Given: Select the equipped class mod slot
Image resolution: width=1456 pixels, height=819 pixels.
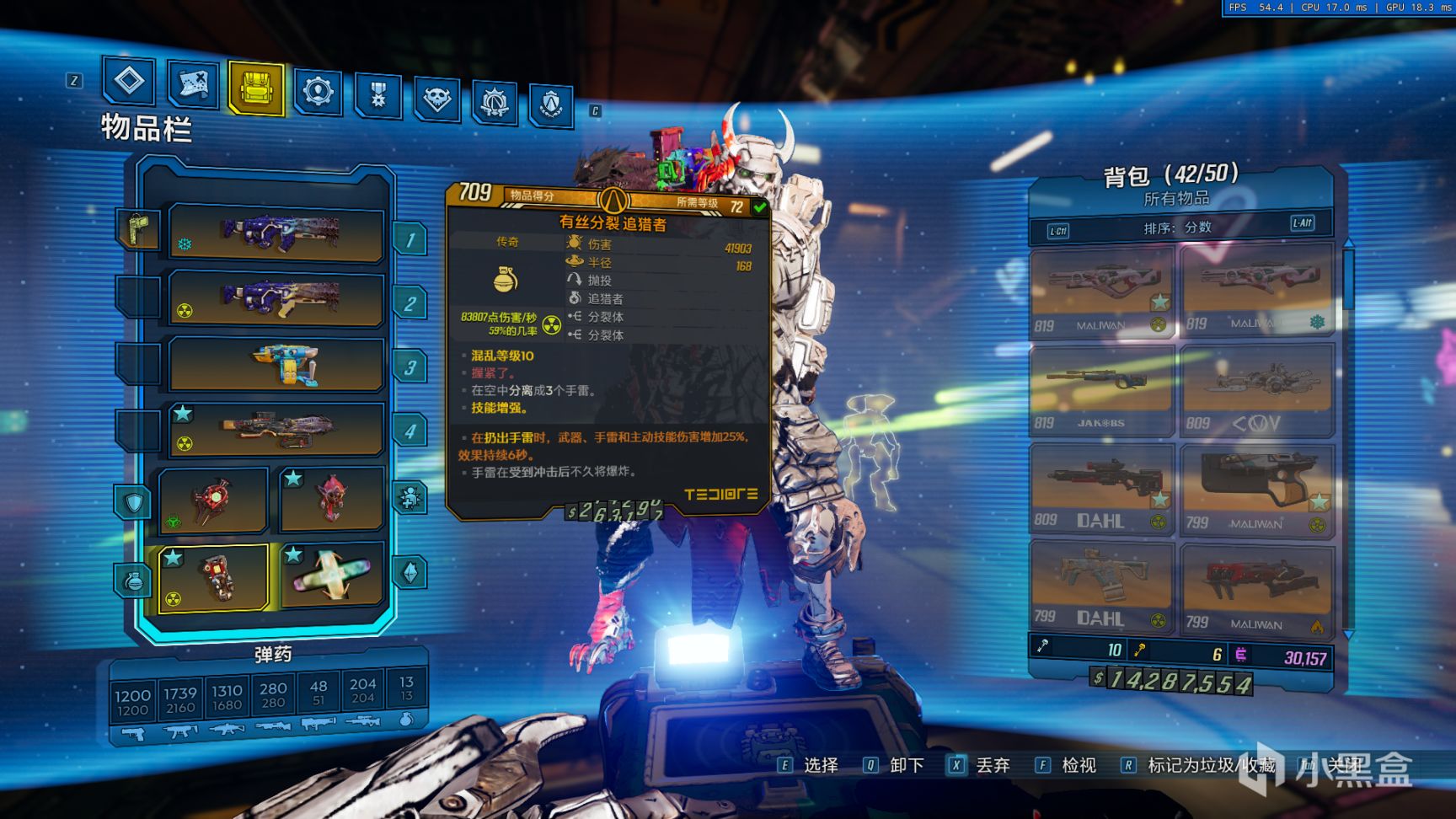Looking at the screenshot, I should (331, 498).
